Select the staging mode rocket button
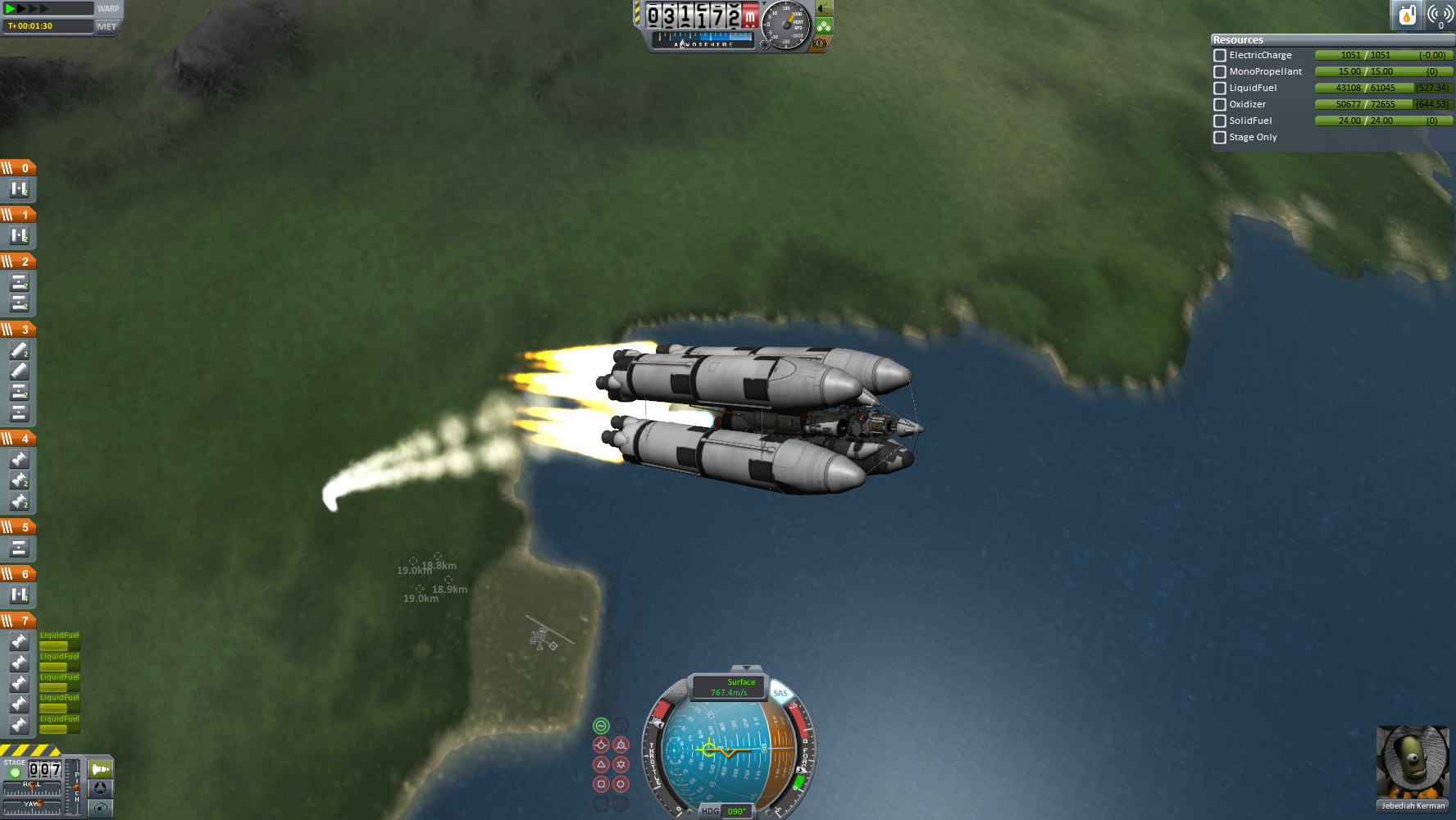Image resolution: width=1456 pixels, height=820 pixels. pyautogui.click(x=101, y=769)
